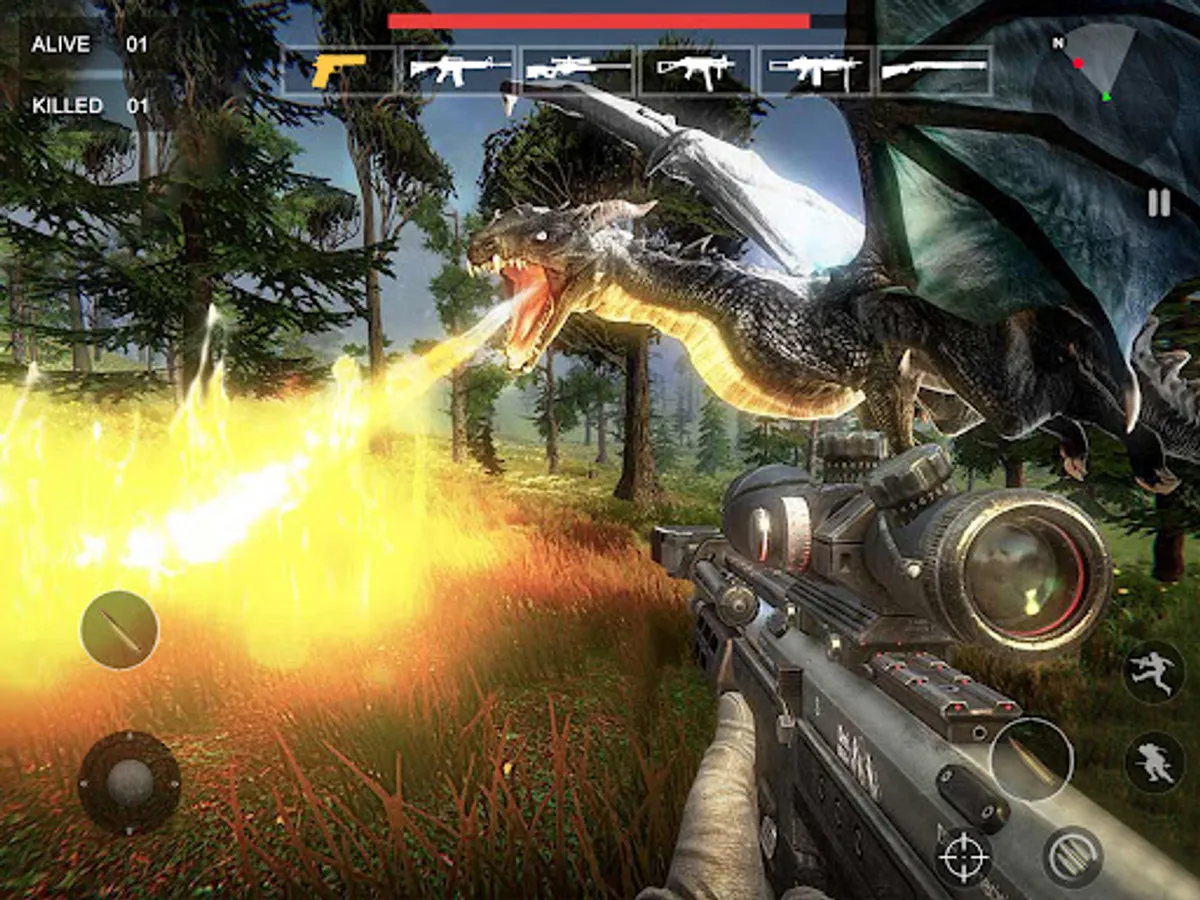Switch to the shotgun weapon slot
Screen dimensions: 1200x900
[x=934, y=70]
